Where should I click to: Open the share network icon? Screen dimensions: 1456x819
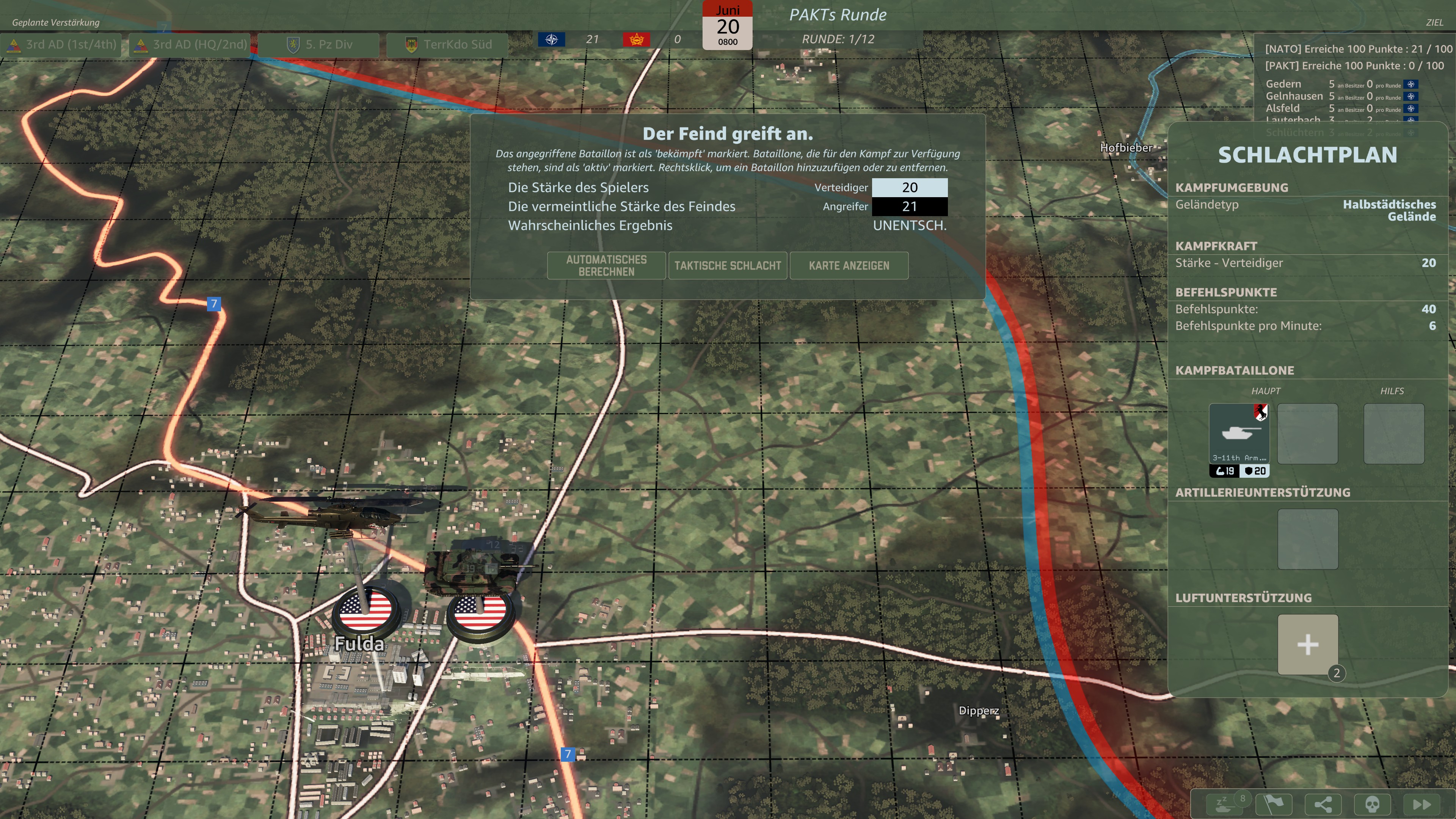click(1323, 804)
